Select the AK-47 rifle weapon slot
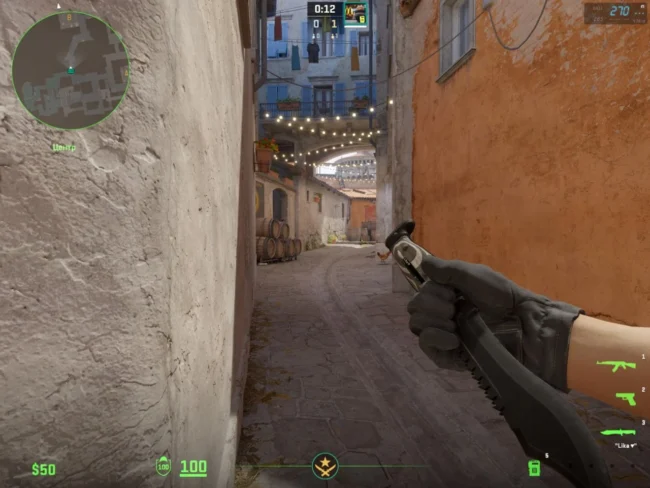The height and width of the screenshot is (488, 650). pos(616,365)
